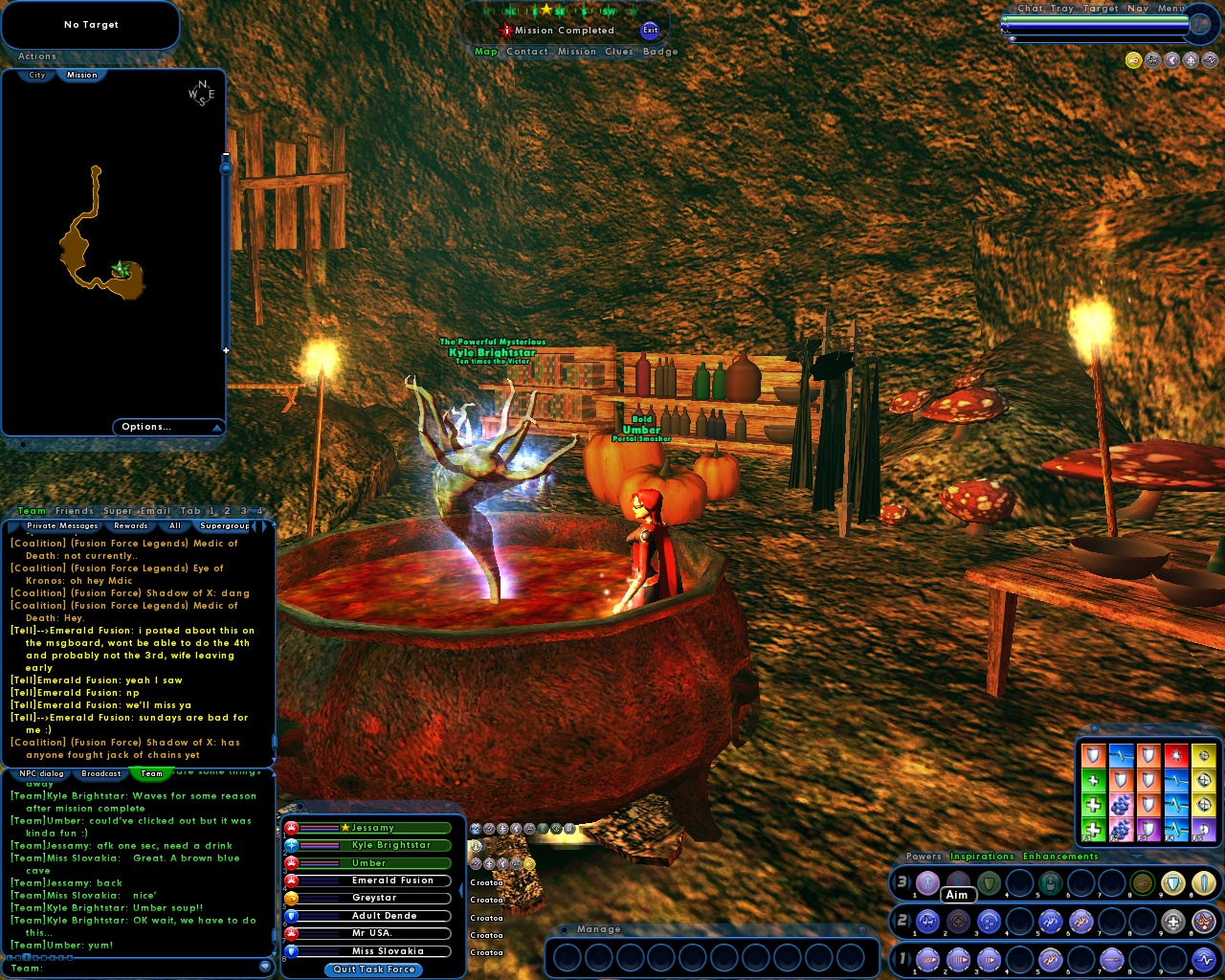Activate the first attack power in tray 1
Screen dimensions: 1225x980
pos(926,959)
